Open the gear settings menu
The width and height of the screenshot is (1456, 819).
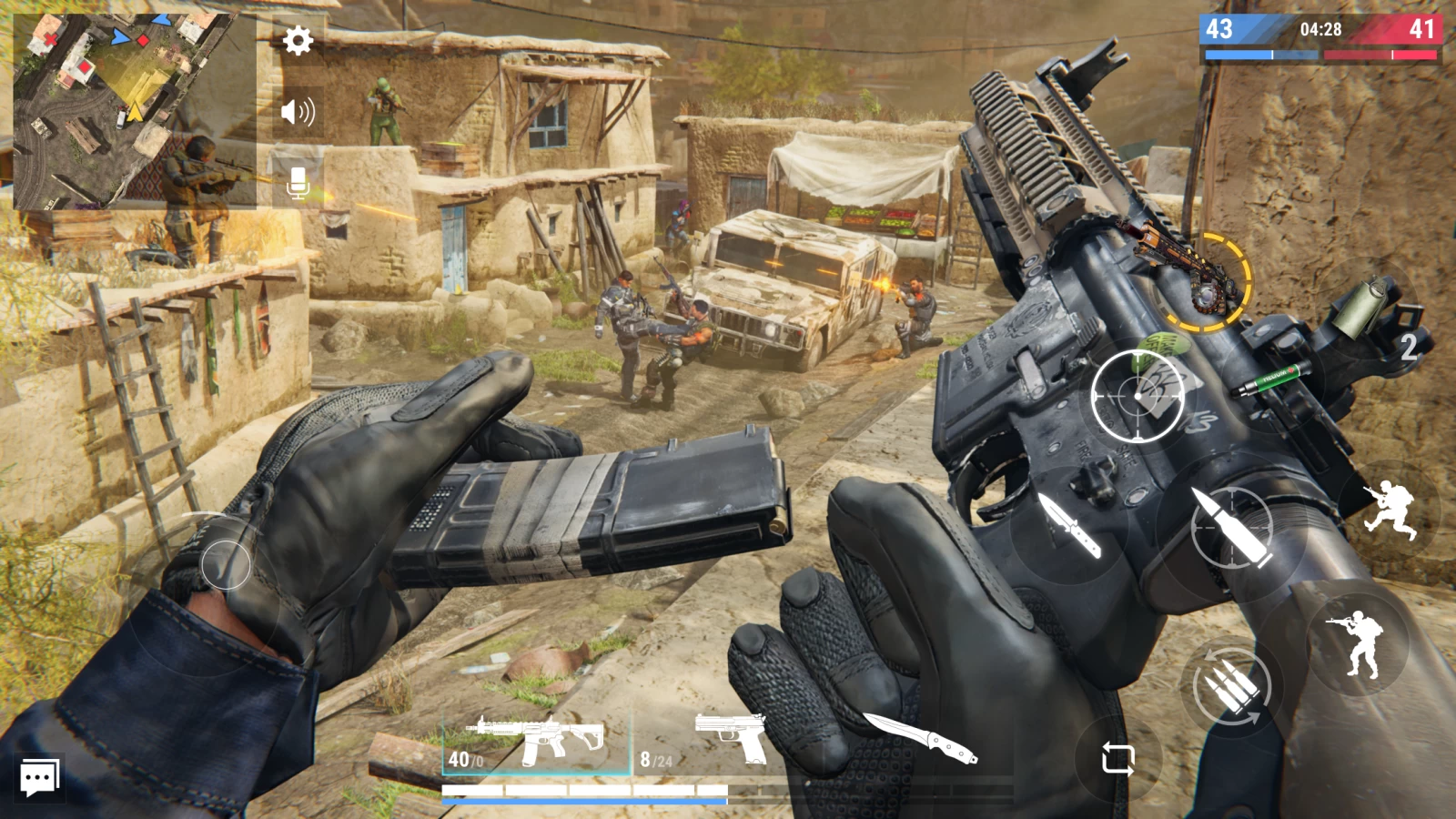[298, 40]
